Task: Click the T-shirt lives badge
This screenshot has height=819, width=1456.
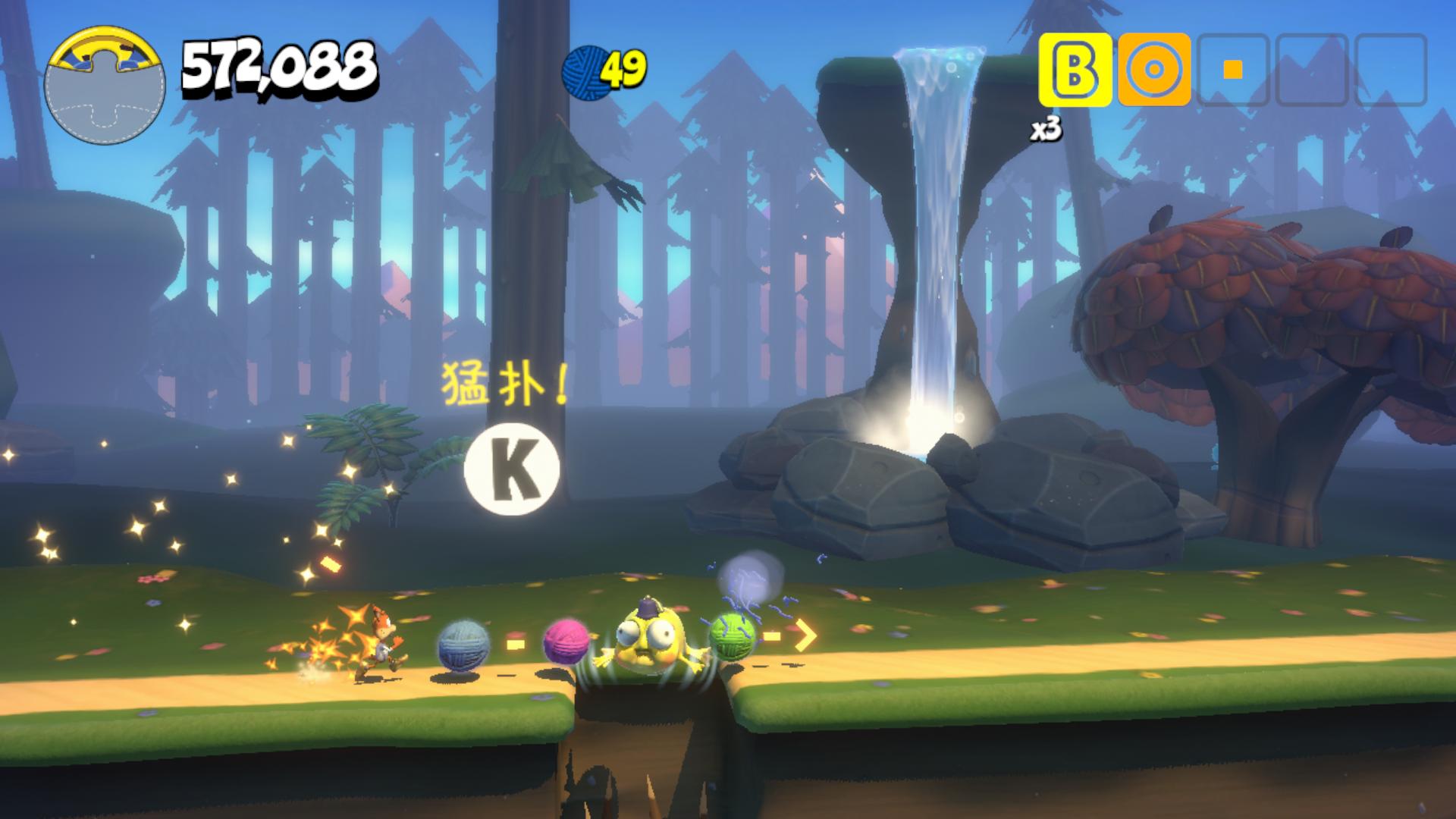Action: (x=104, y=85)
